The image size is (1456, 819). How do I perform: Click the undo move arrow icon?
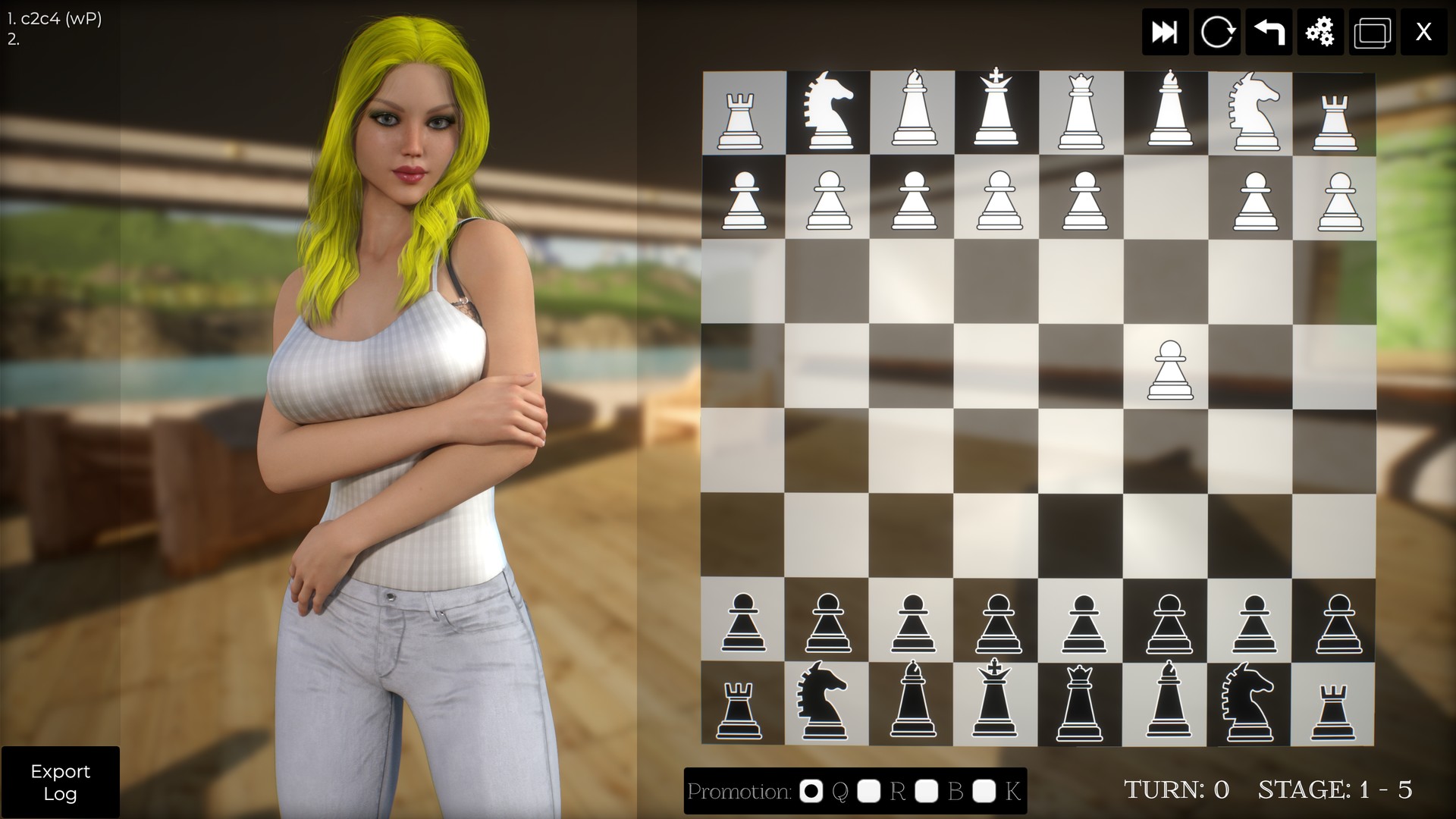pos(1268,32)
